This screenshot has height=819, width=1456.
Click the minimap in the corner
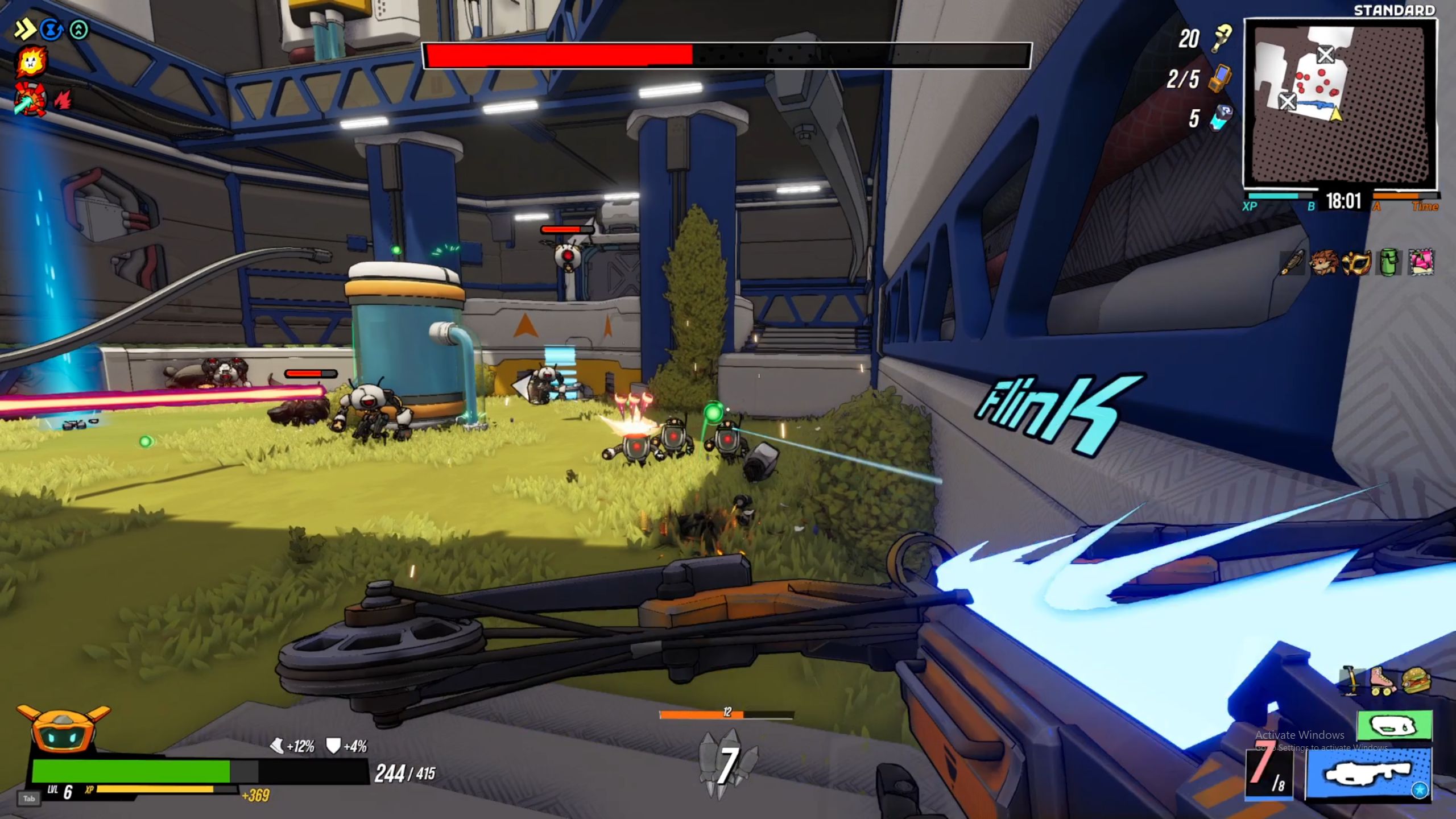pyautogui.click(x=1340, y=102)
